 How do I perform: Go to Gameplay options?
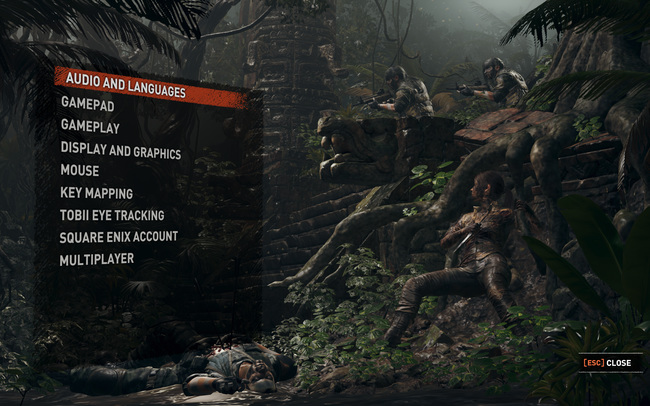coord(90,127)
